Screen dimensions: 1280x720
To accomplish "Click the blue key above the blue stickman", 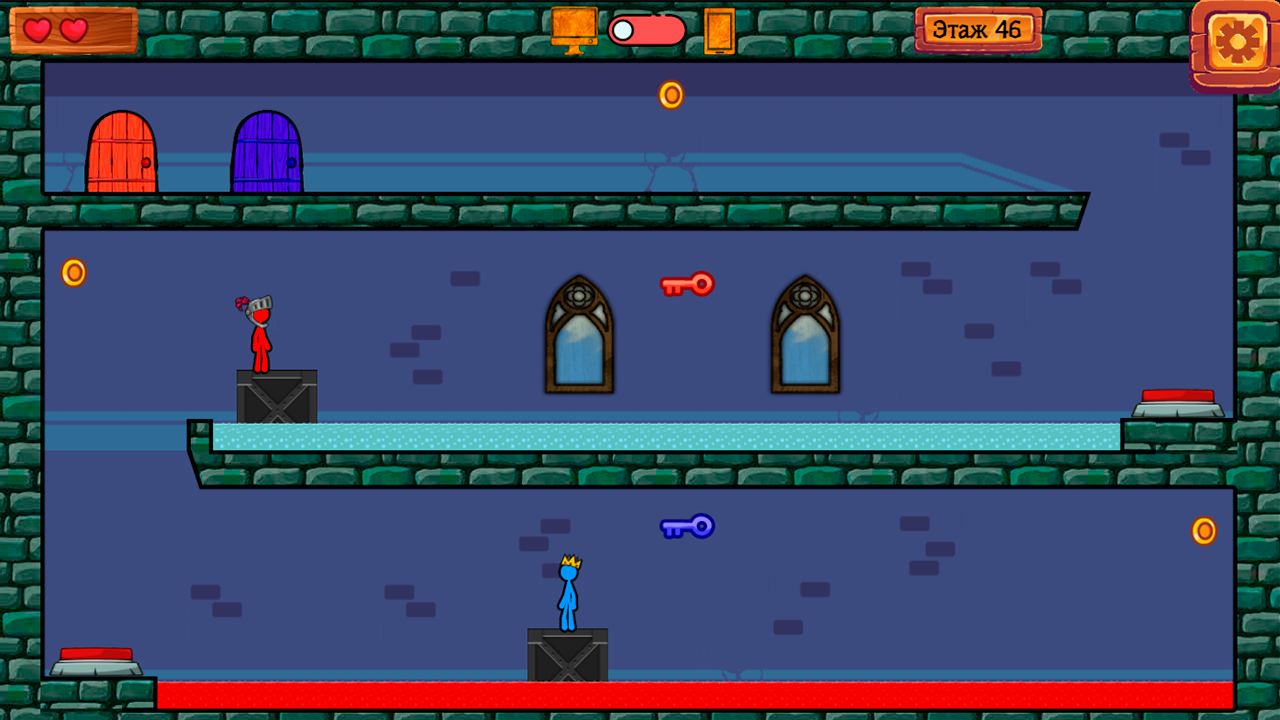I will [x=688, y=526].
